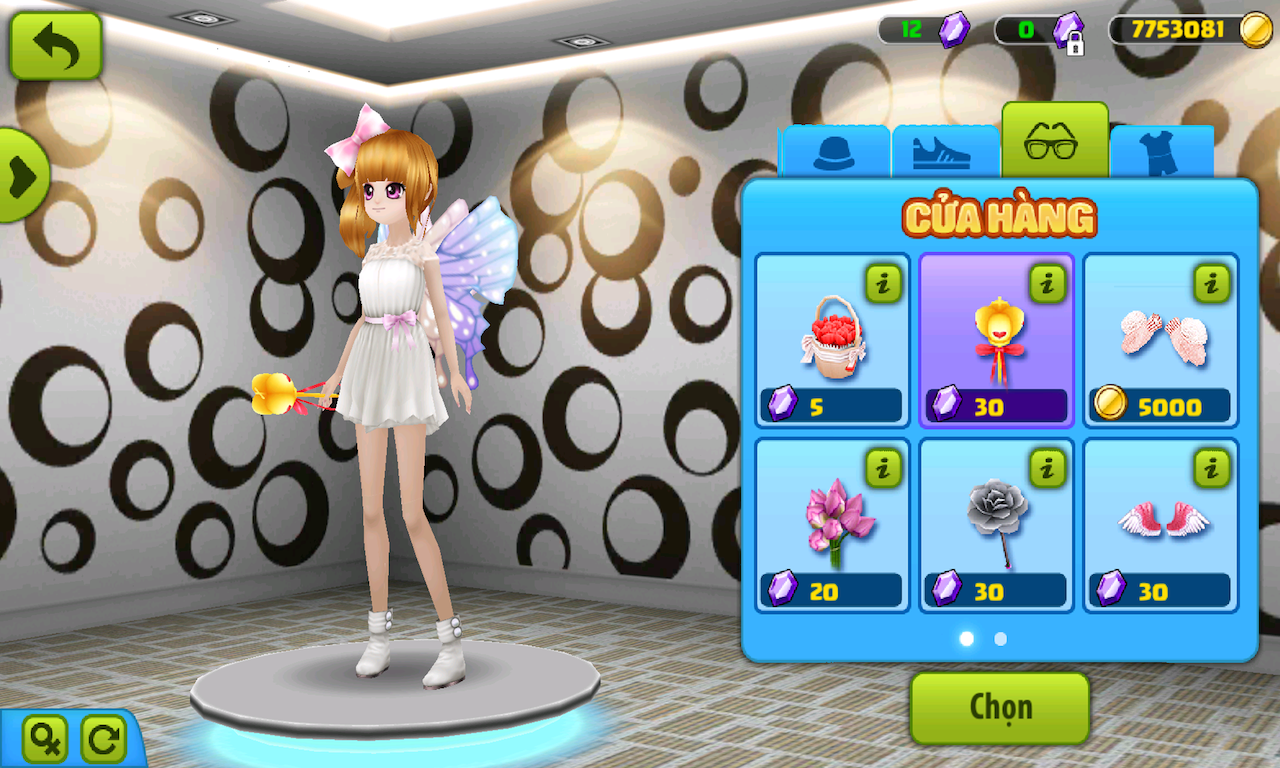Open info for the pink gloves
1280x768 pixels.
click(x=1211, y=284)
